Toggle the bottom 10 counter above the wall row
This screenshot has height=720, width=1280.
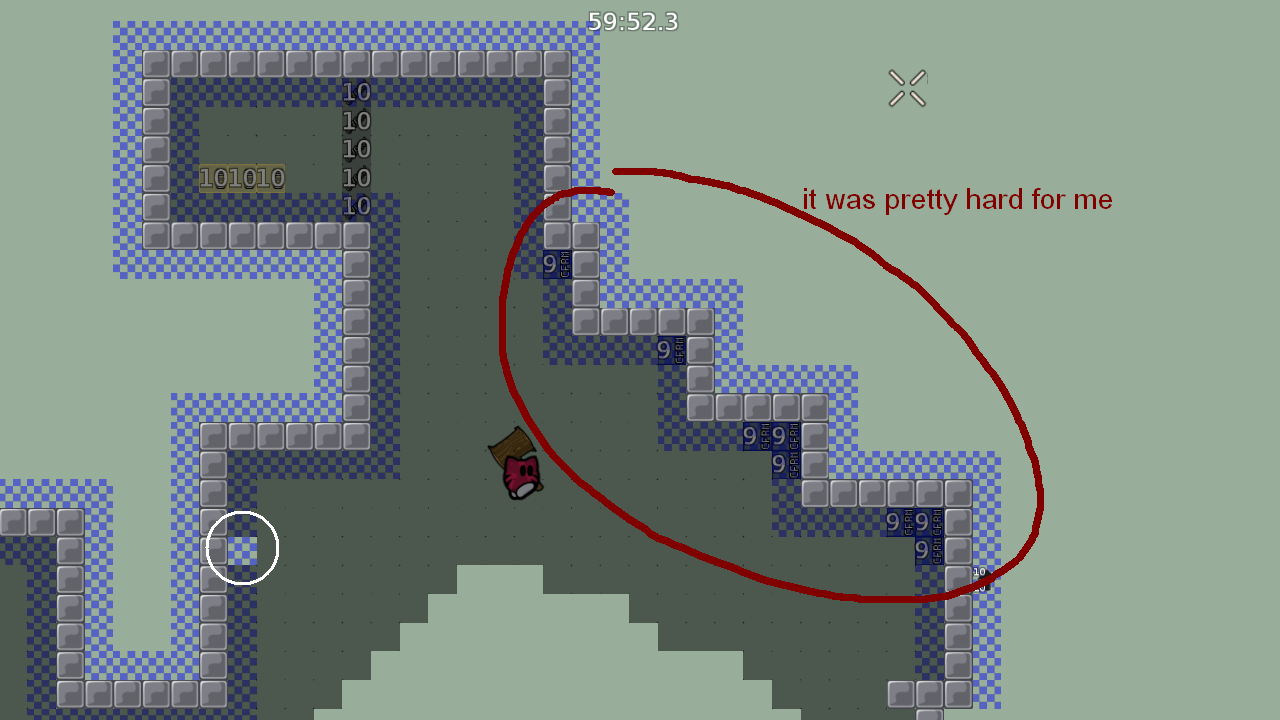[x=355, y=207]
